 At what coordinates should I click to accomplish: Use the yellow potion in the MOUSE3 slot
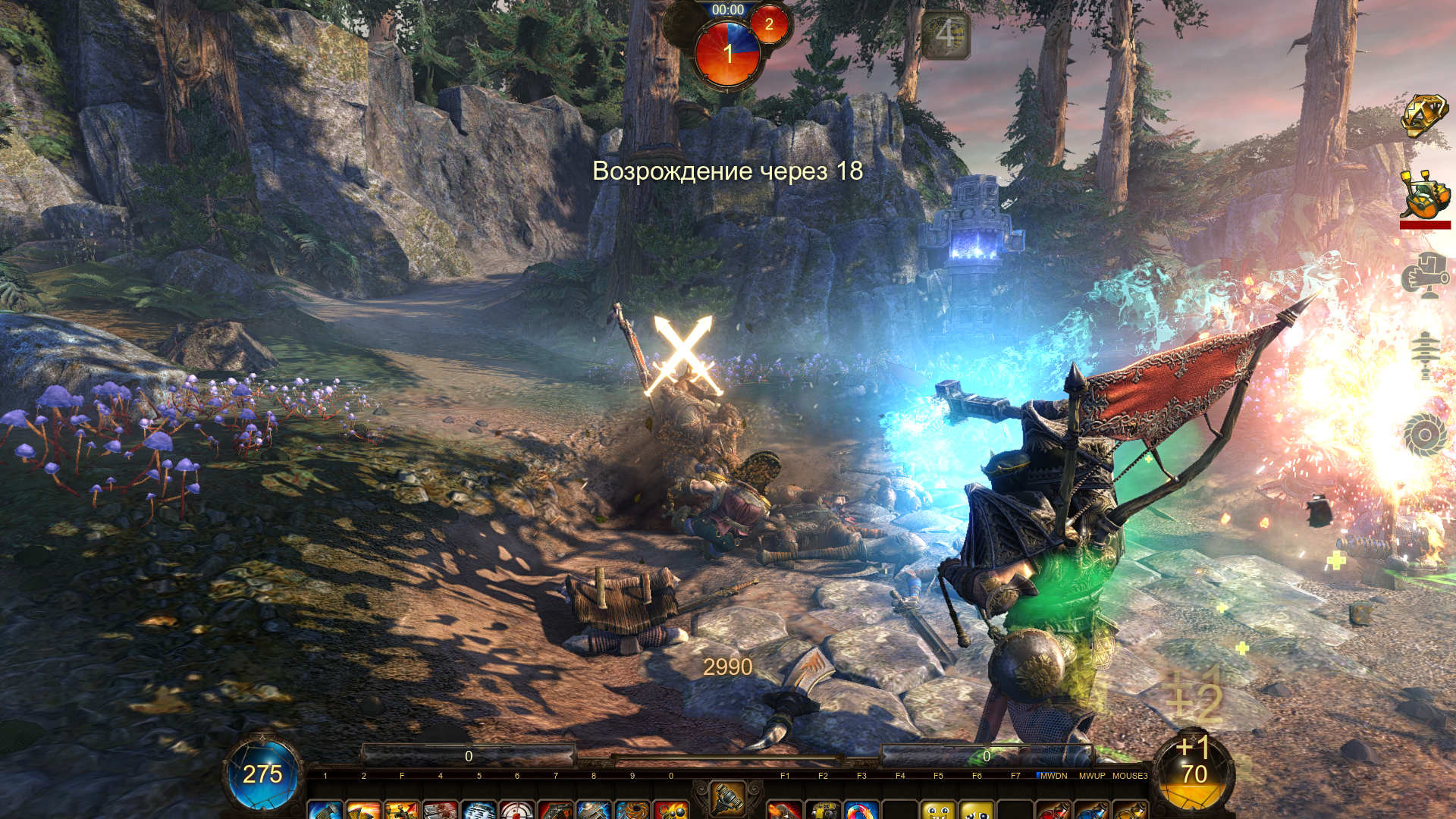[x=1130, y=810]
